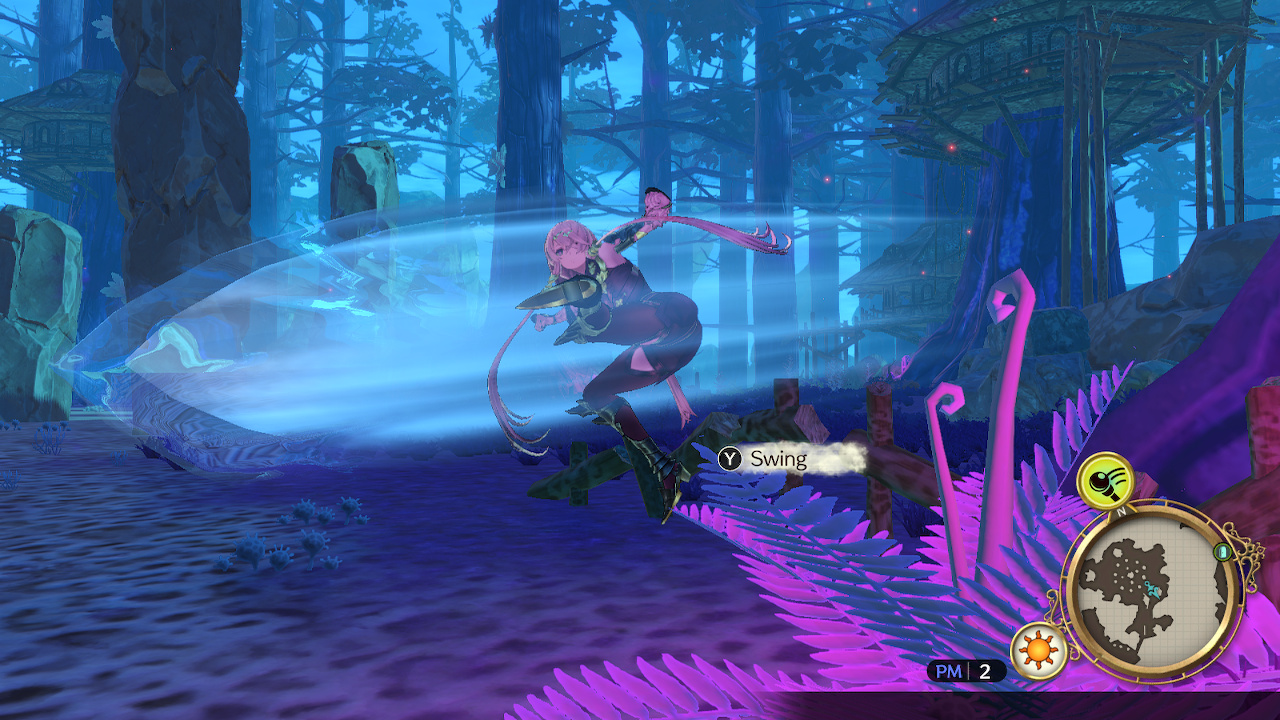This screenshot has width=1280, height=720.
Task: Click the green exit marker on the minimap
Action: 1222,552
